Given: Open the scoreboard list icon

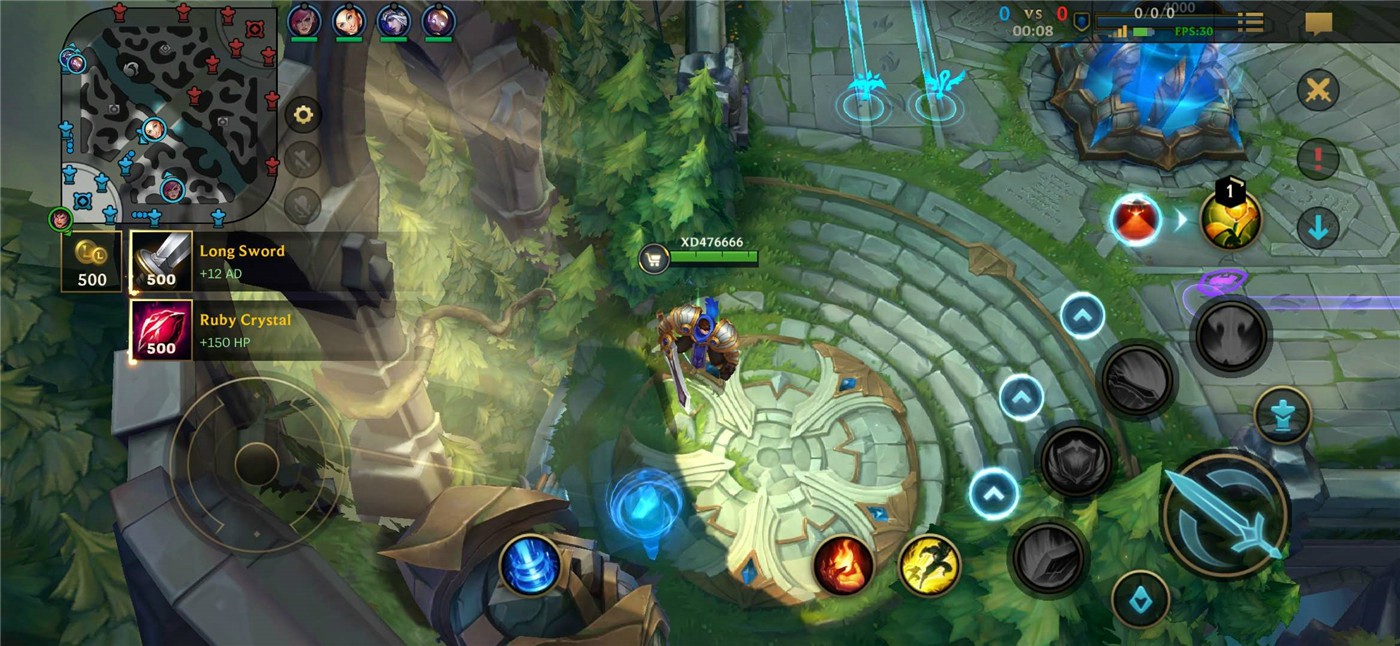Looking at the screenshot, I should pos(1250,22).
